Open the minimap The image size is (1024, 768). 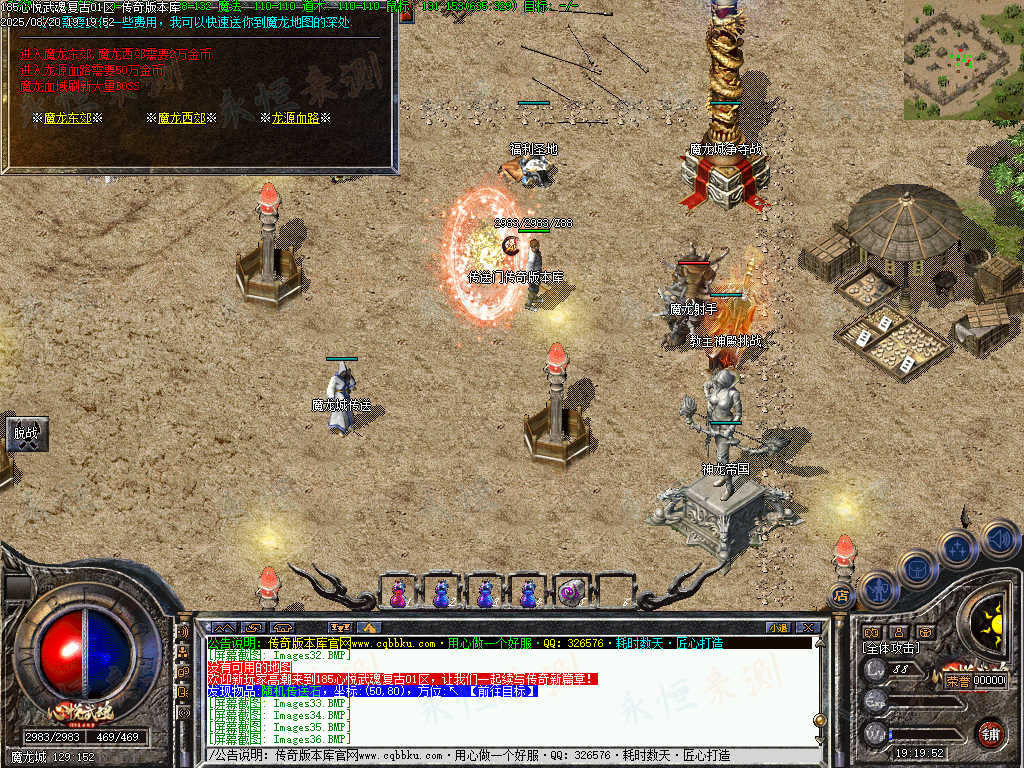(x=963, y=59)
